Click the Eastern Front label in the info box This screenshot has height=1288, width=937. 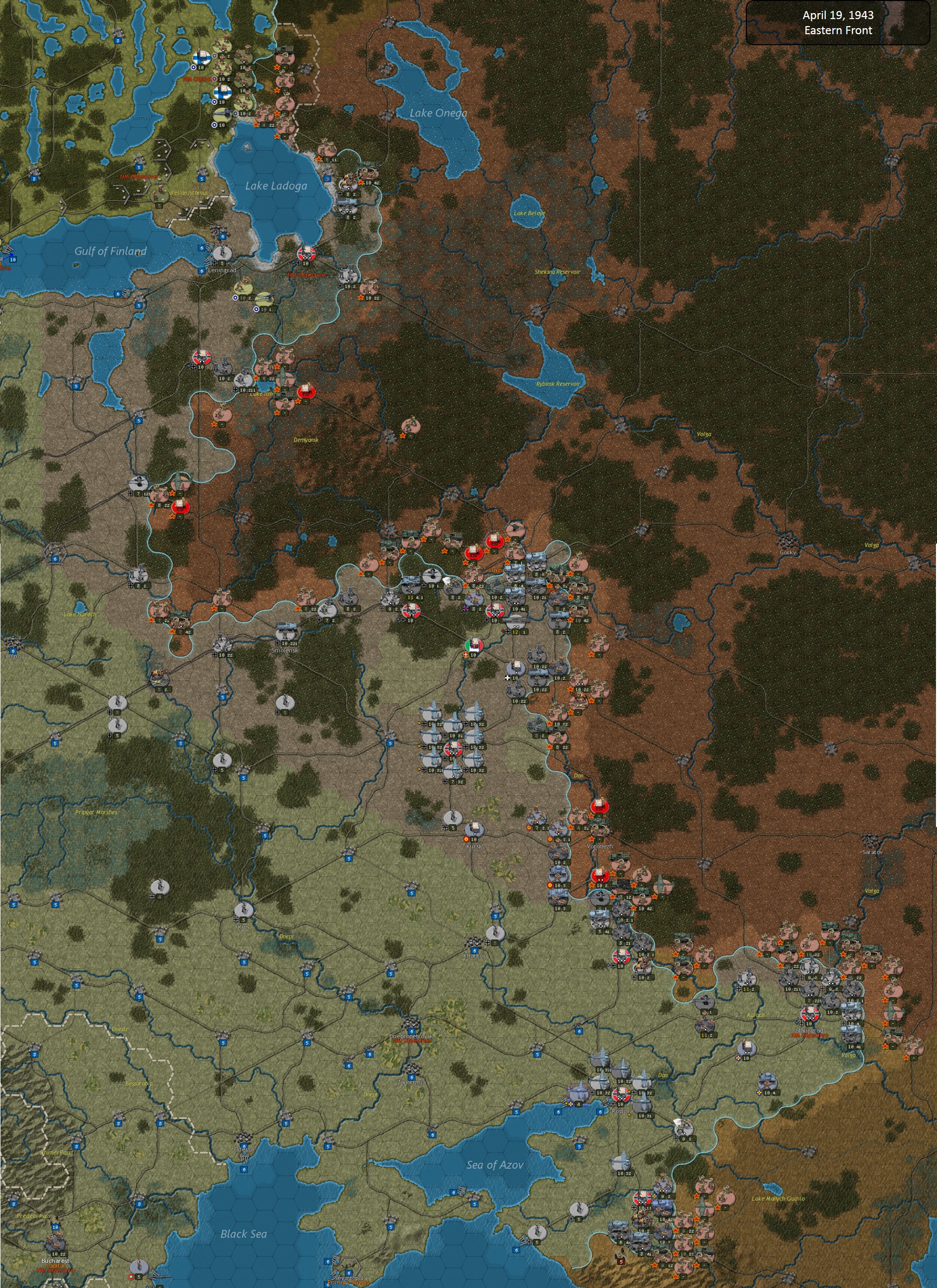click(835, 31)
